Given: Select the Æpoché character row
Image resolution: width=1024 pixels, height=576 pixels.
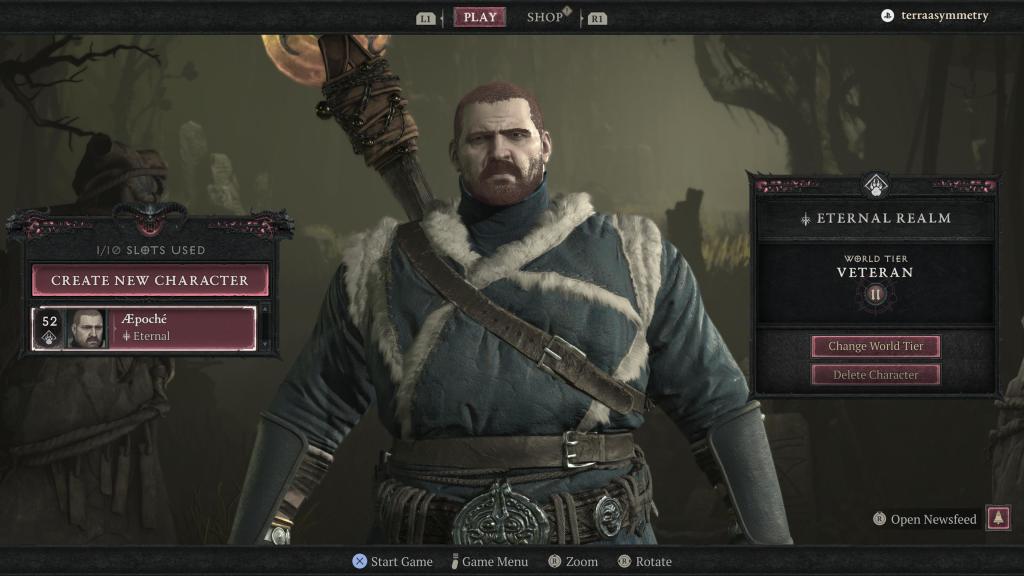Looking at the screenshot, I should [145, 328].
